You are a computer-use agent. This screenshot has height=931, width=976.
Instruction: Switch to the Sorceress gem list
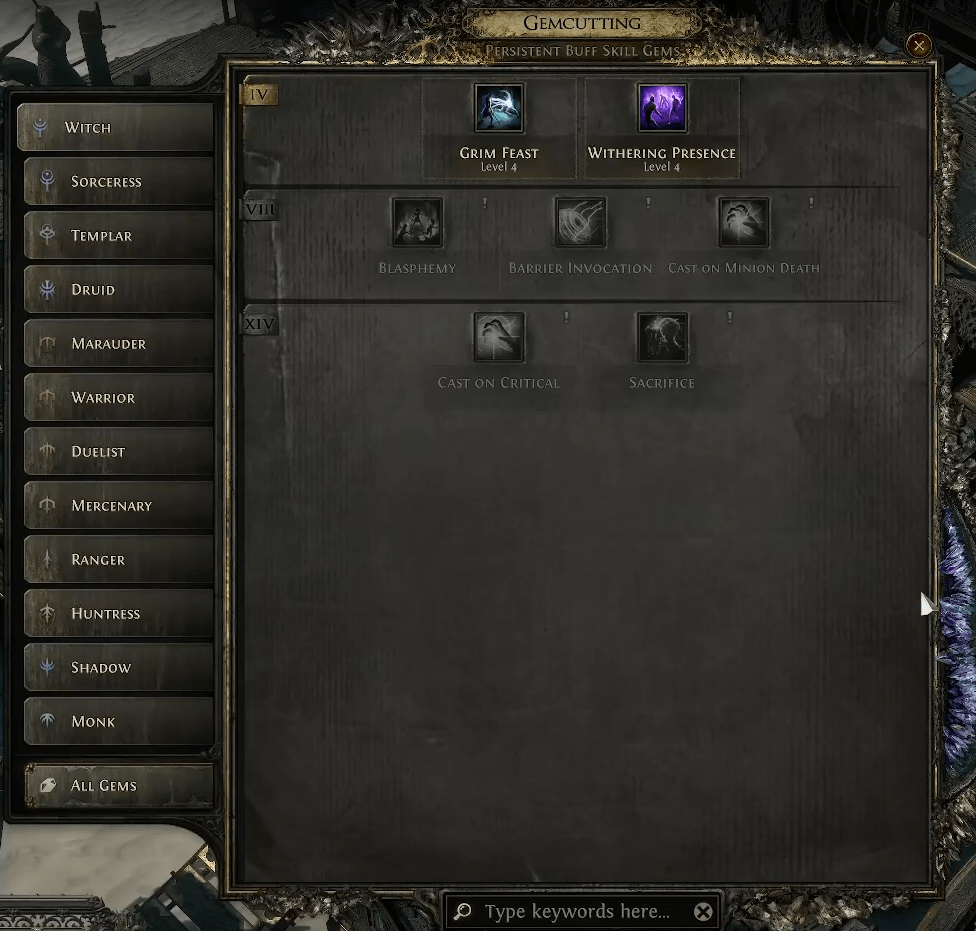click(118, 182)
